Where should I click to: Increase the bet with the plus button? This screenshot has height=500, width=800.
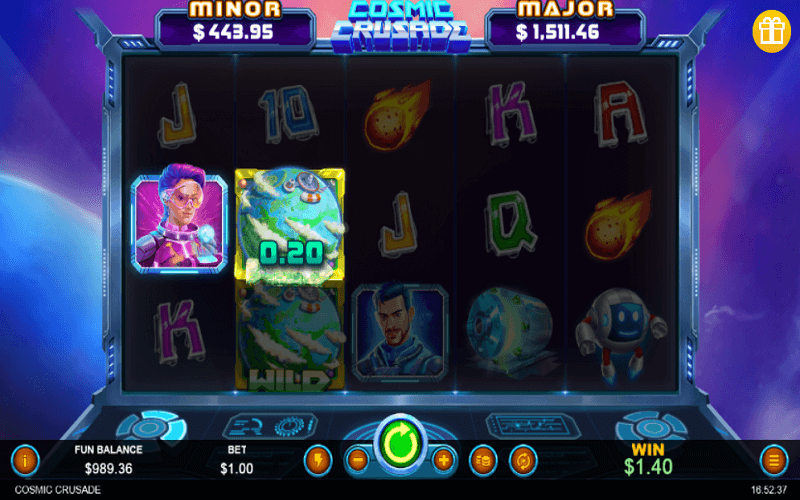coord(444,461)
